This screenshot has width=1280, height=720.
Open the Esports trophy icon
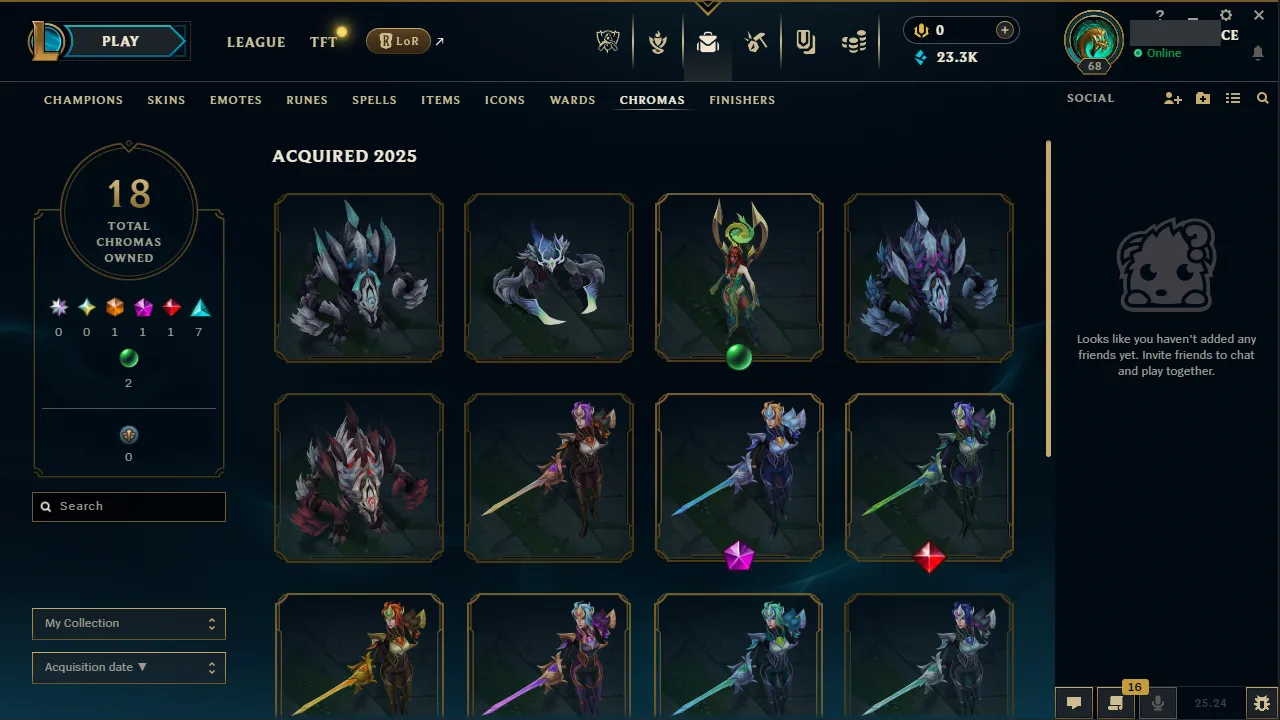(x=608, y=40)
